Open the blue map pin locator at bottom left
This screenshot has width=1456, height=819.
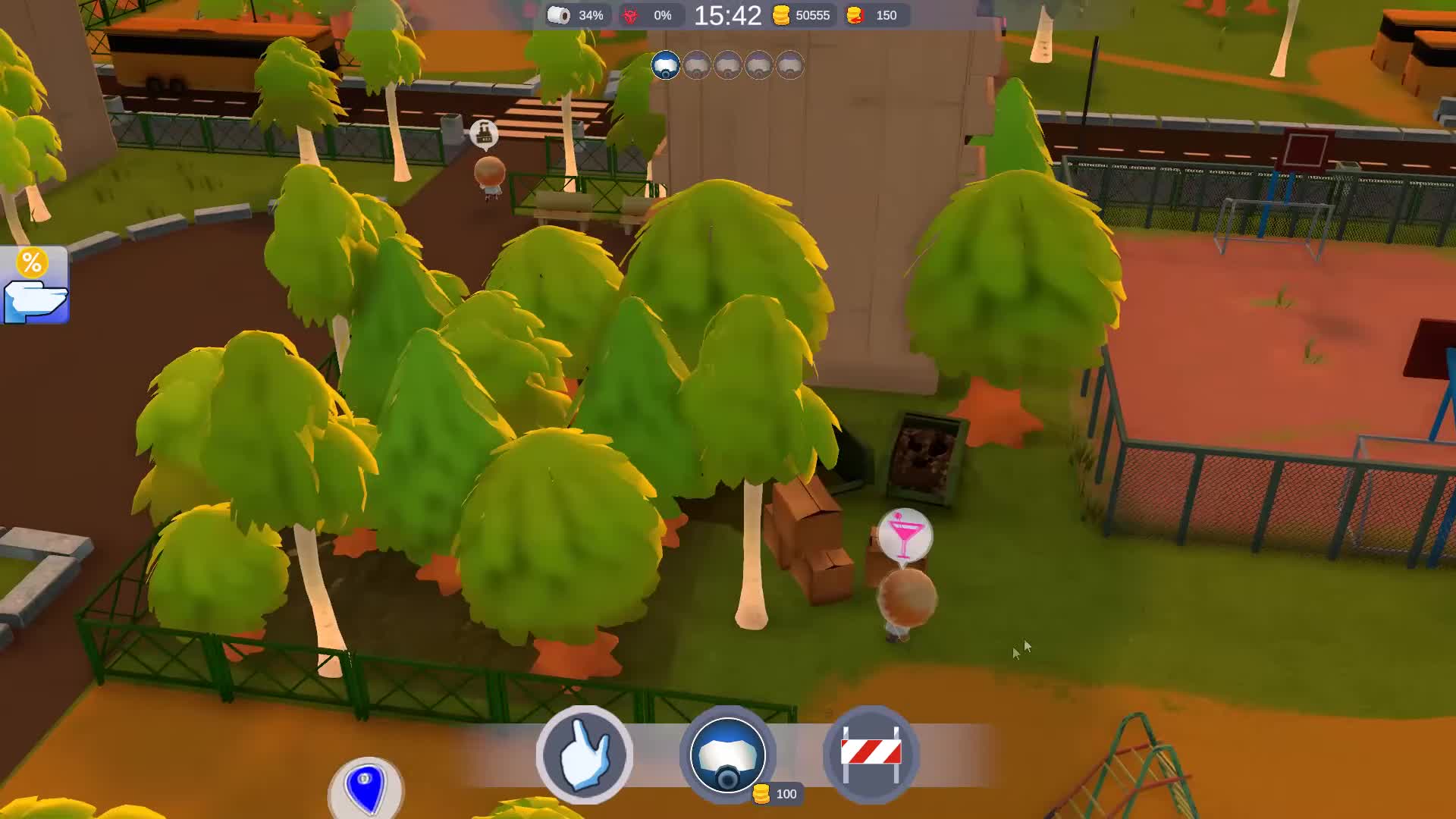366,791
